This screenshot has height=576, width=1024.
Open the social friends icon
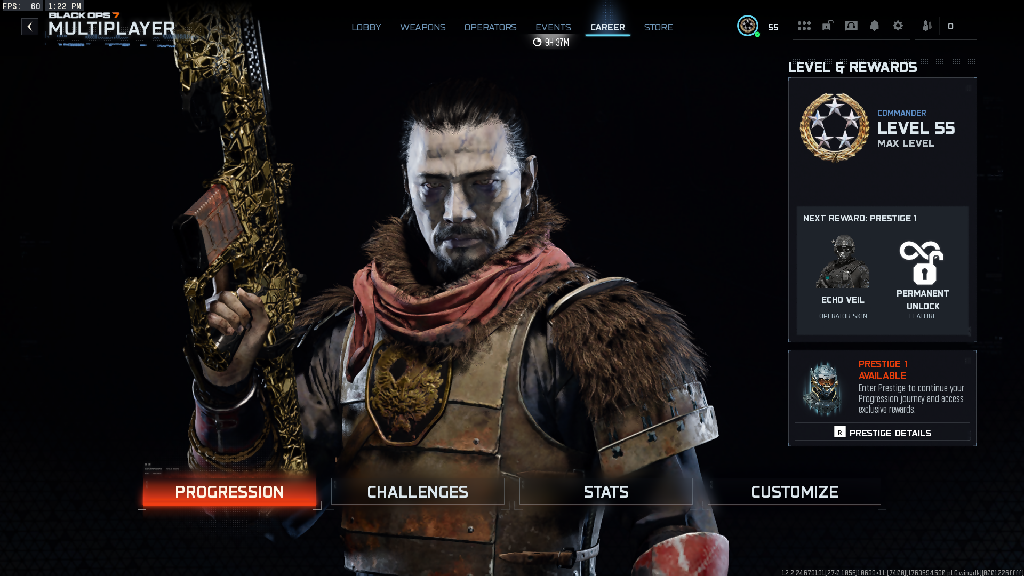tap(926, 26)
